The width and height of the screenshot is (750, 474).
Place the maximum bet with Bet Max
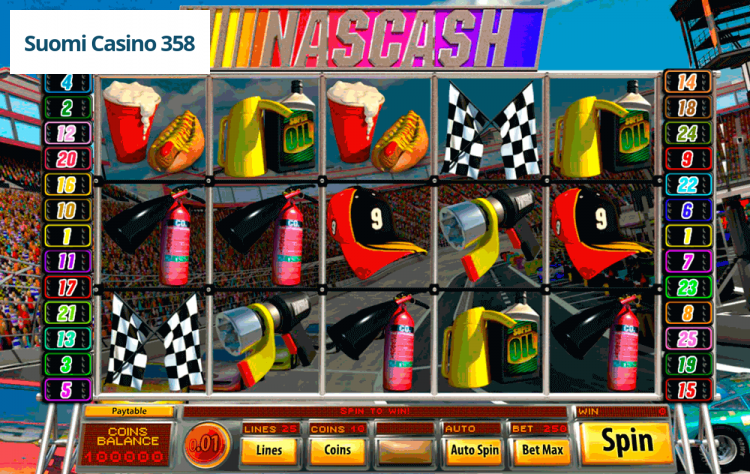click(x=540, y=450)
